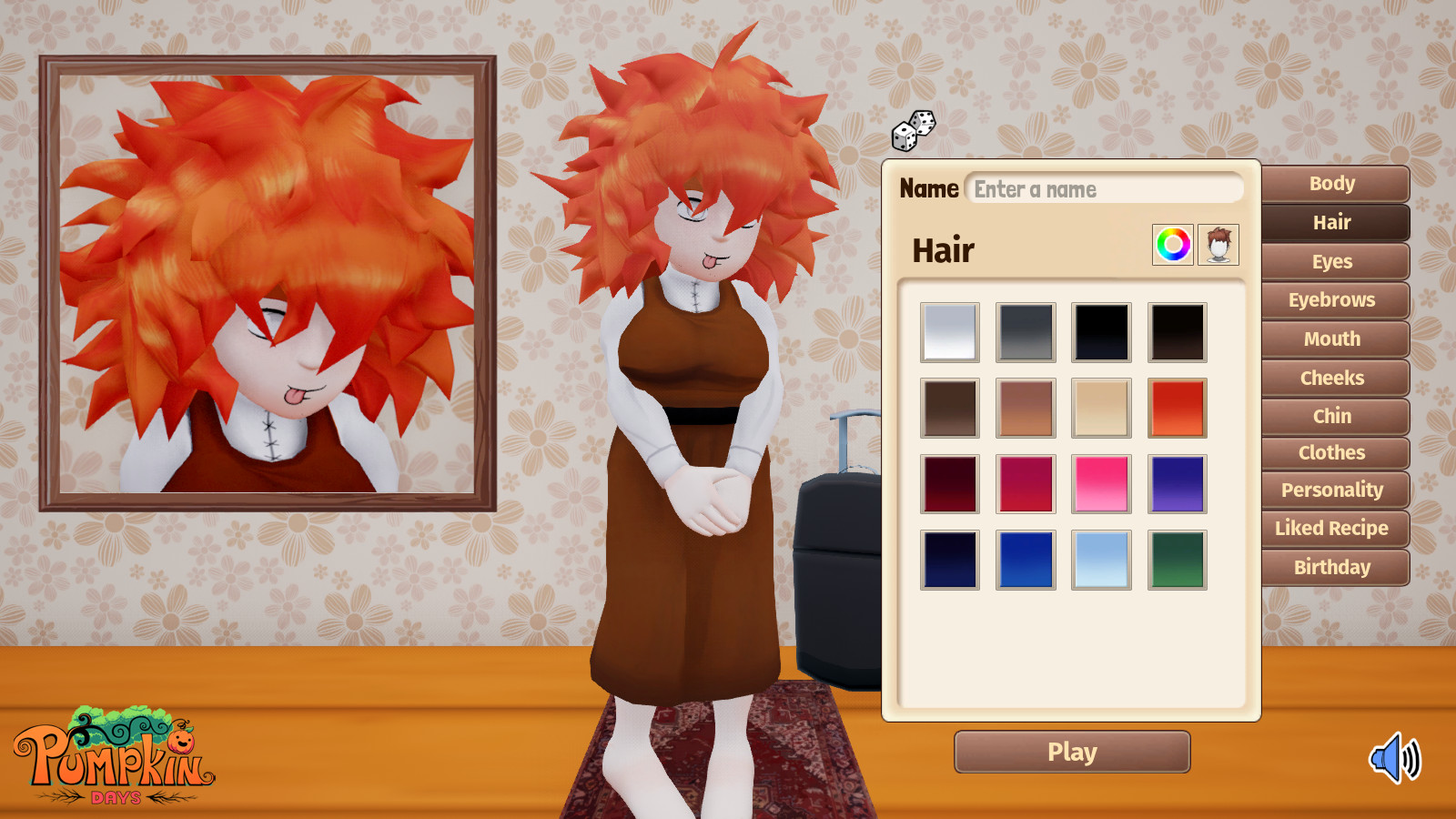The height and width of the screenshot is (819, 1456).
Task: Open the Eyes customization tab
Action: [x=1333, y=261]
